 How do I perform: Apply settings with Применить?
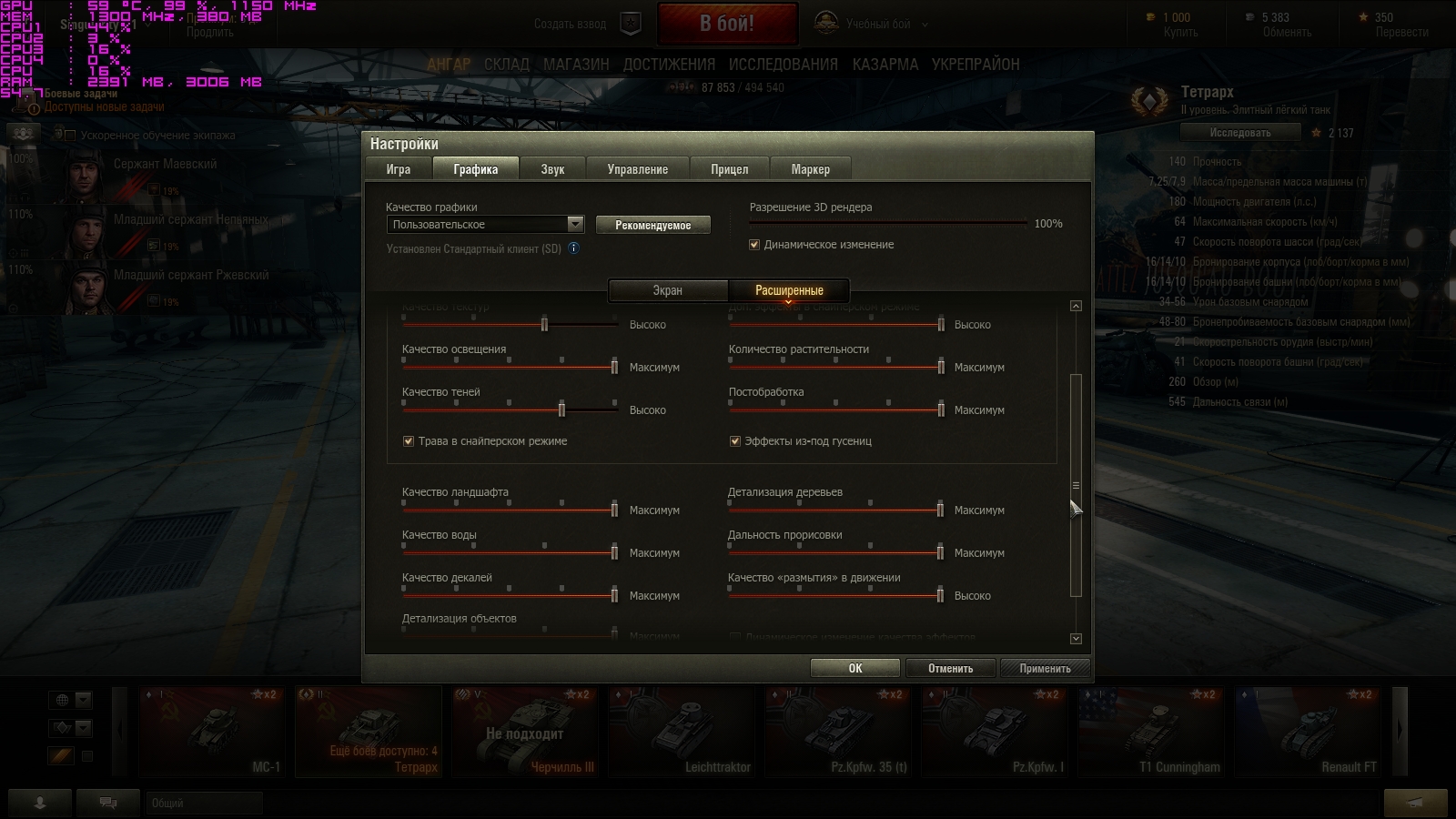pyautogui.click(x=1045, y=668)
